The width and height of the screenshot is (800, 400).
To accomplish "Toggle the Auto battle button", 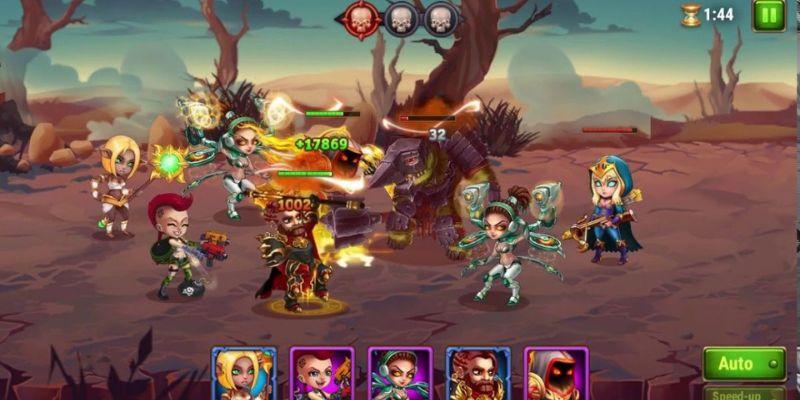I will point(743,364).
